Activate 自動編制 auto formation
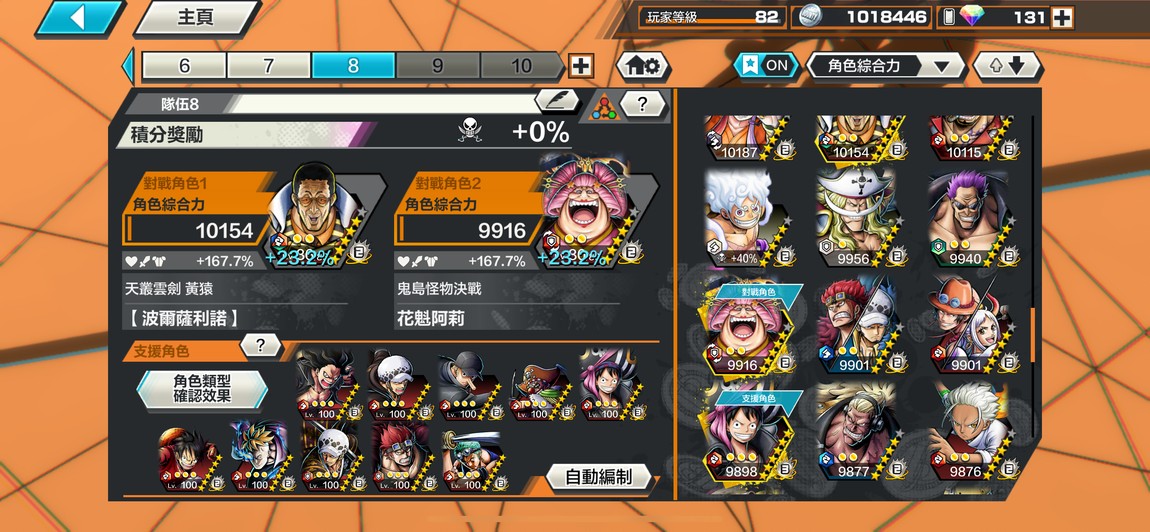 [x=599, y=477]
